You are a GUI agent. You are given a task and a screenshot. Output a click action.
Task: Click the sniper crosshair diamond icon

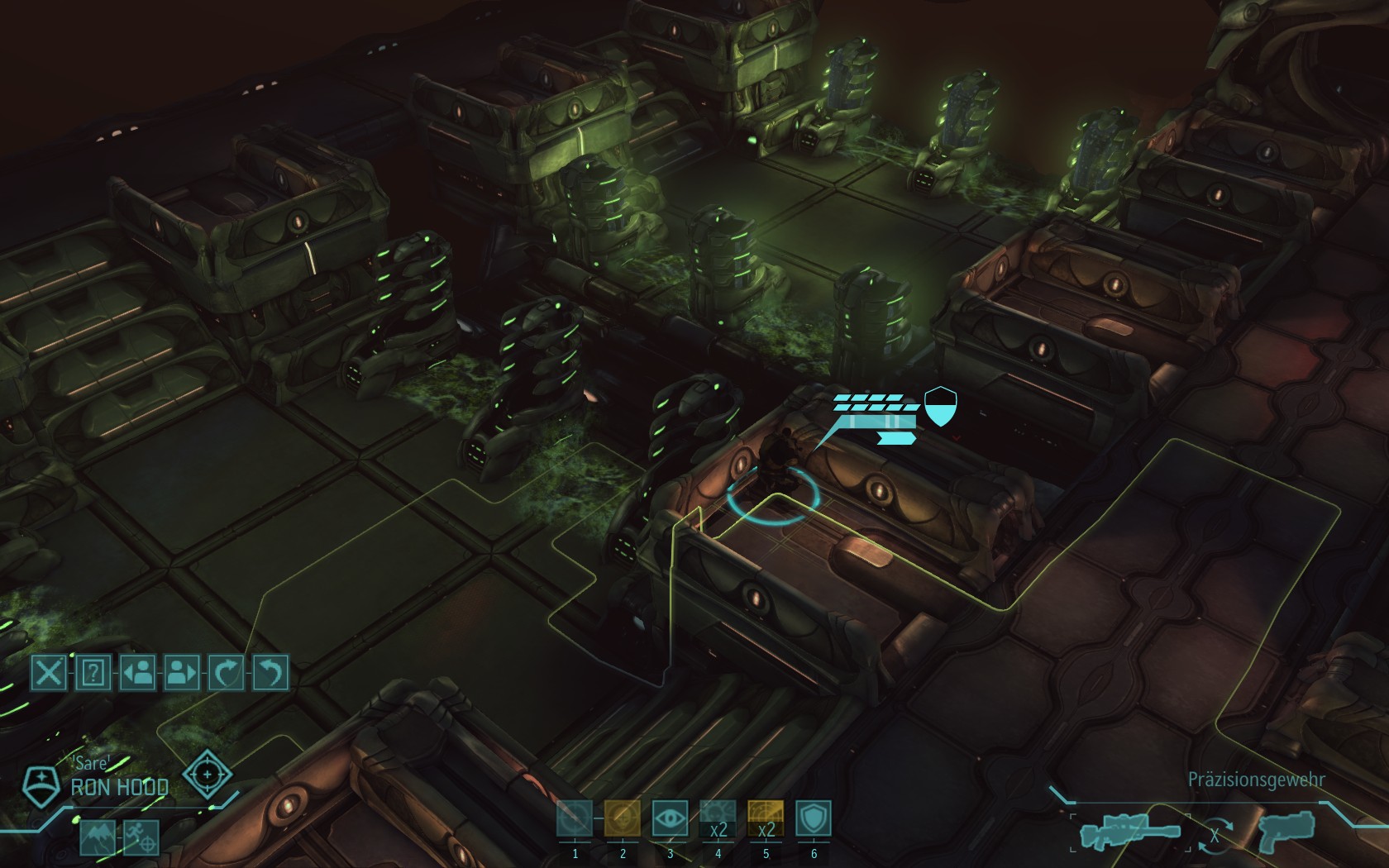tap(207, 774)
